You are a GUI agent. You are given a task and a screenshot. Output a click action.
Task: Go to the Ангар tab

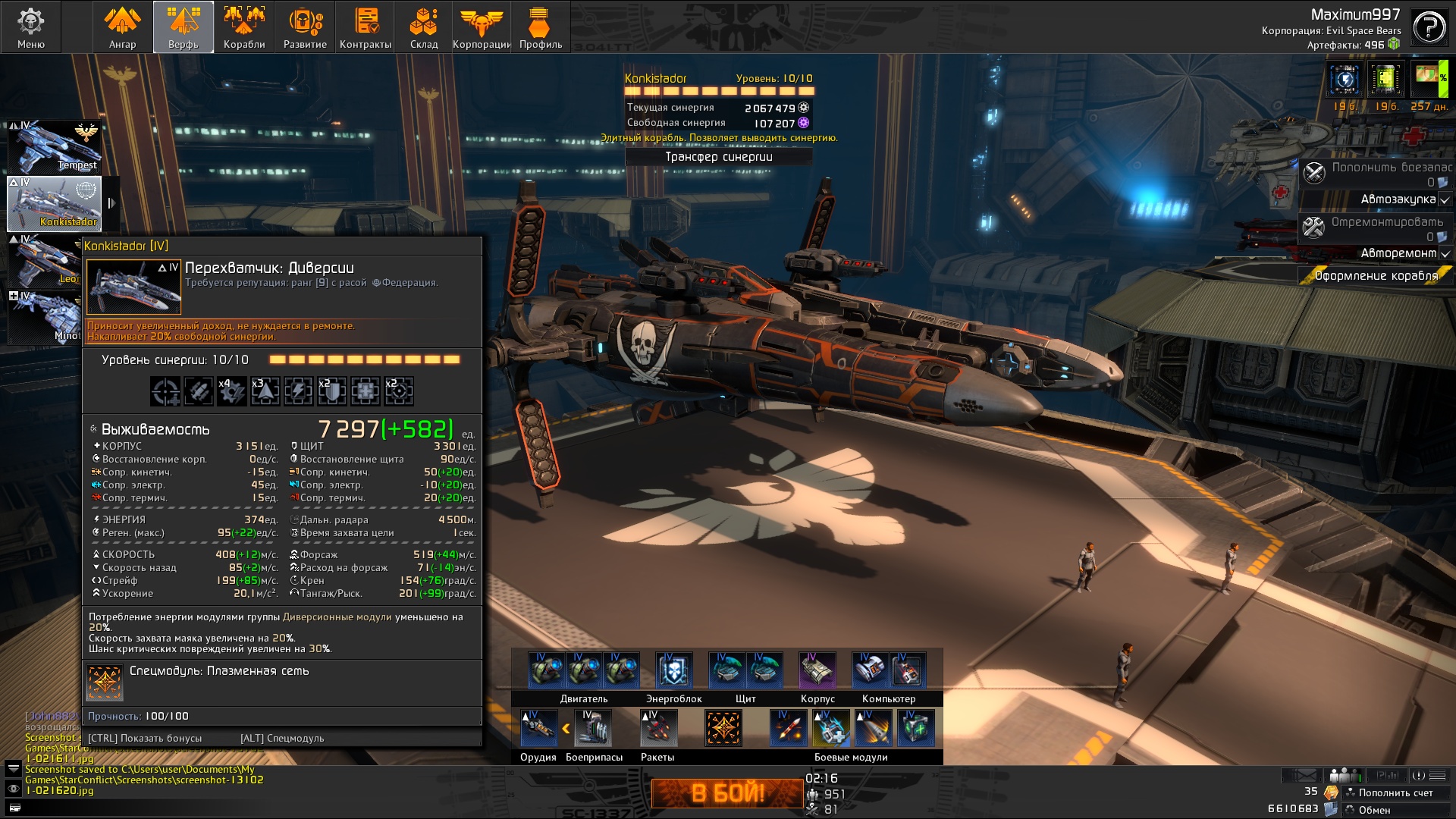[x=122, y=27]
